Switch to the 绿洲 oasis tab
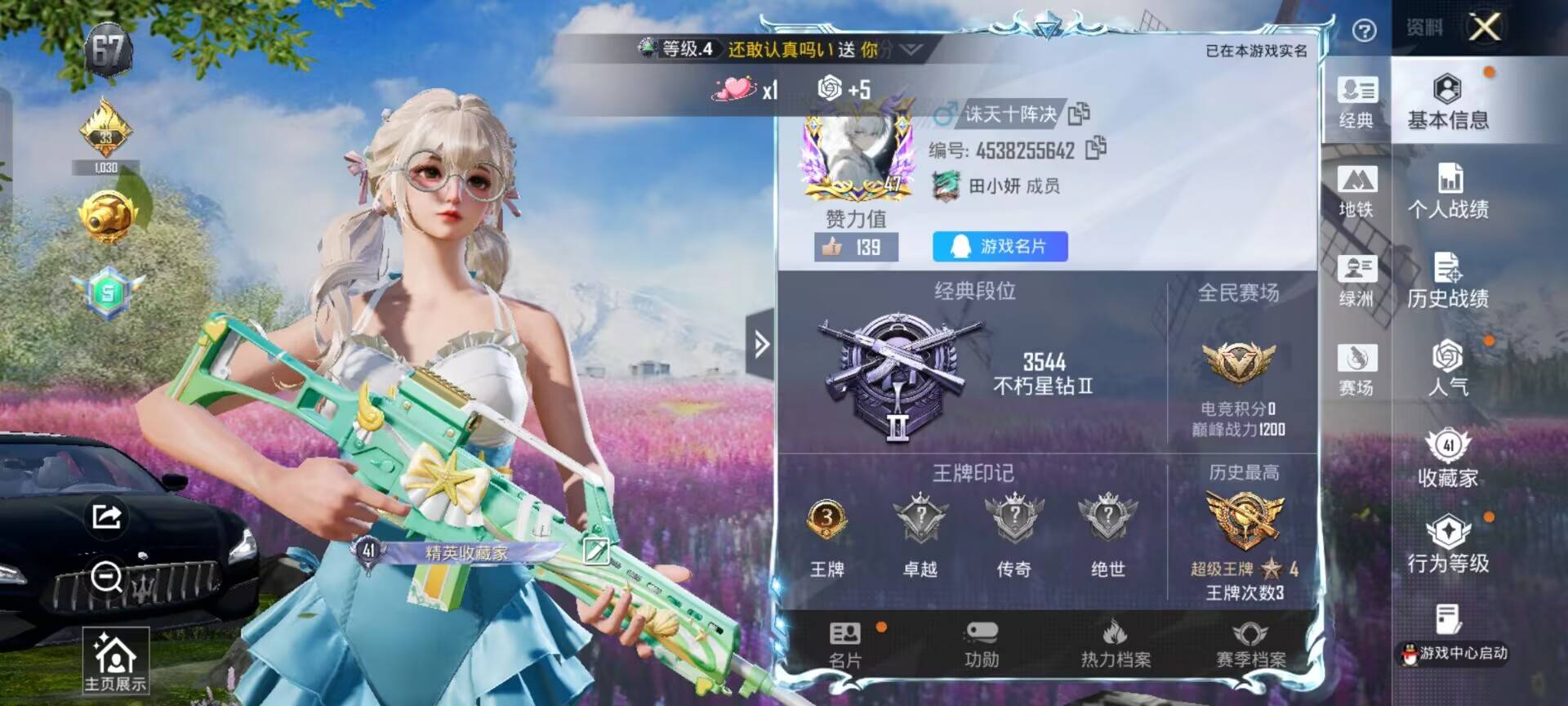 [x=1356, y=280]
